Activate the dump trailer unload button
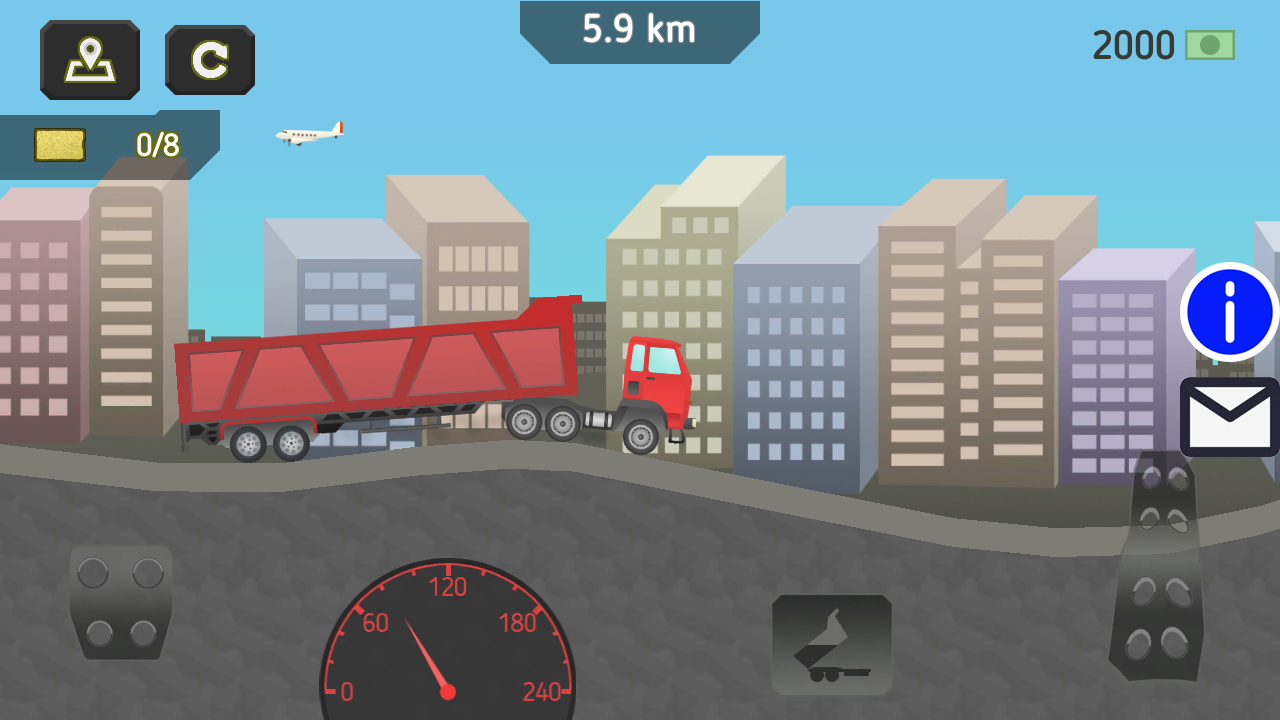1280x720 pixels. click(x=832, y=645)
